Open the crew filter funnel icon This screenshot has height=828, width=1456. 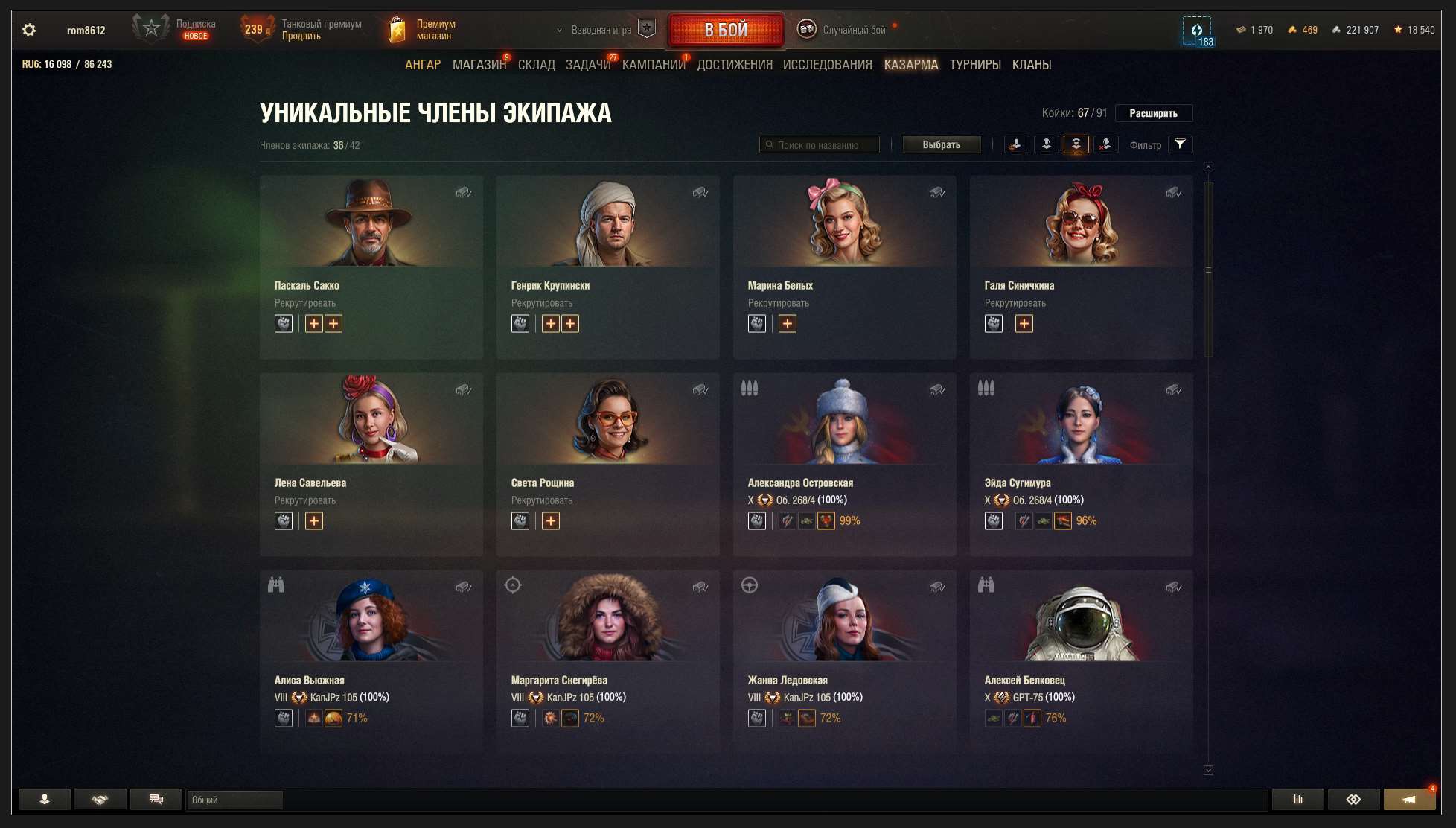point(1180,144)
